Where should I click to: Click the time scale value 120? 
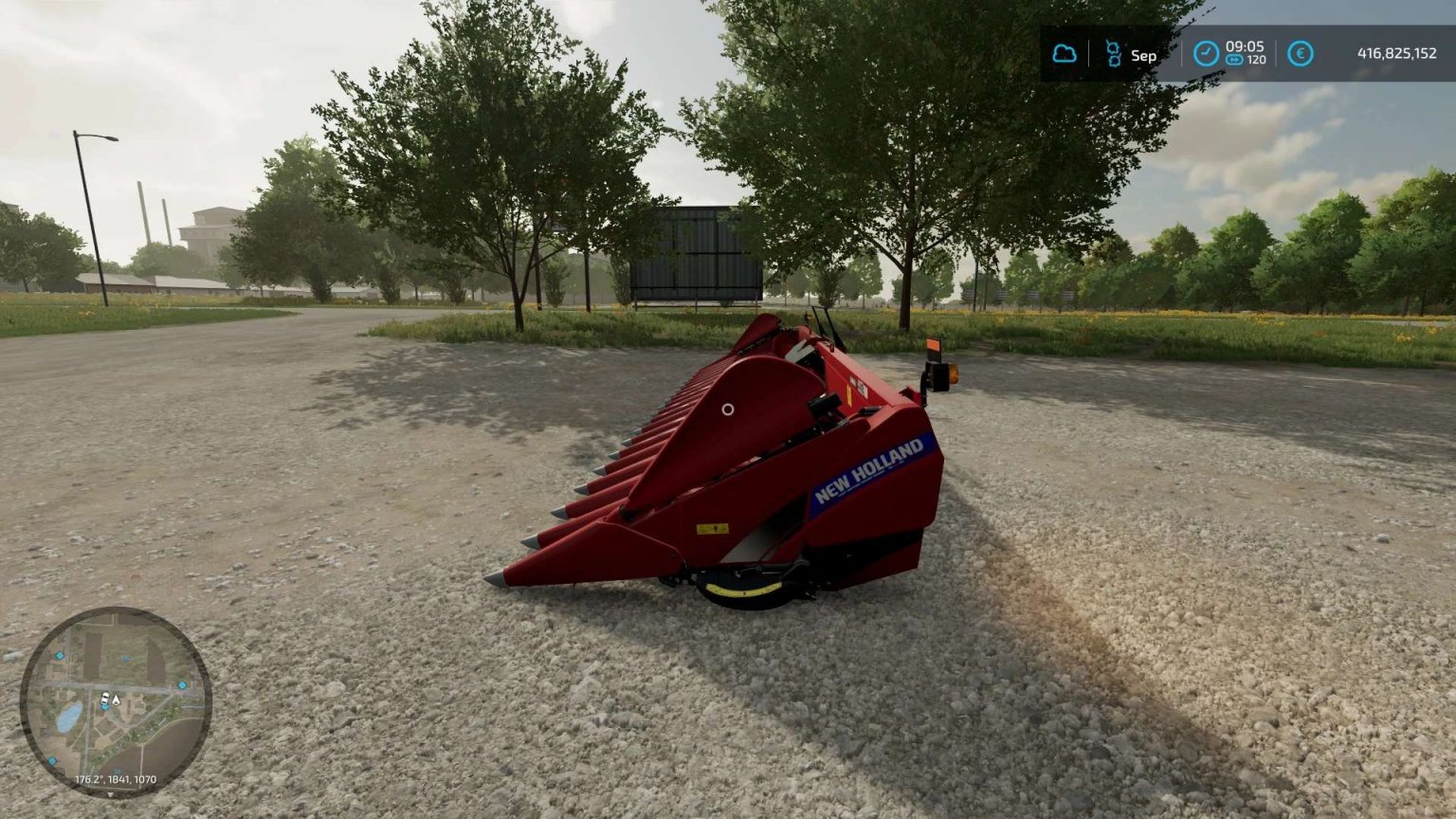tap(1258, 63)
